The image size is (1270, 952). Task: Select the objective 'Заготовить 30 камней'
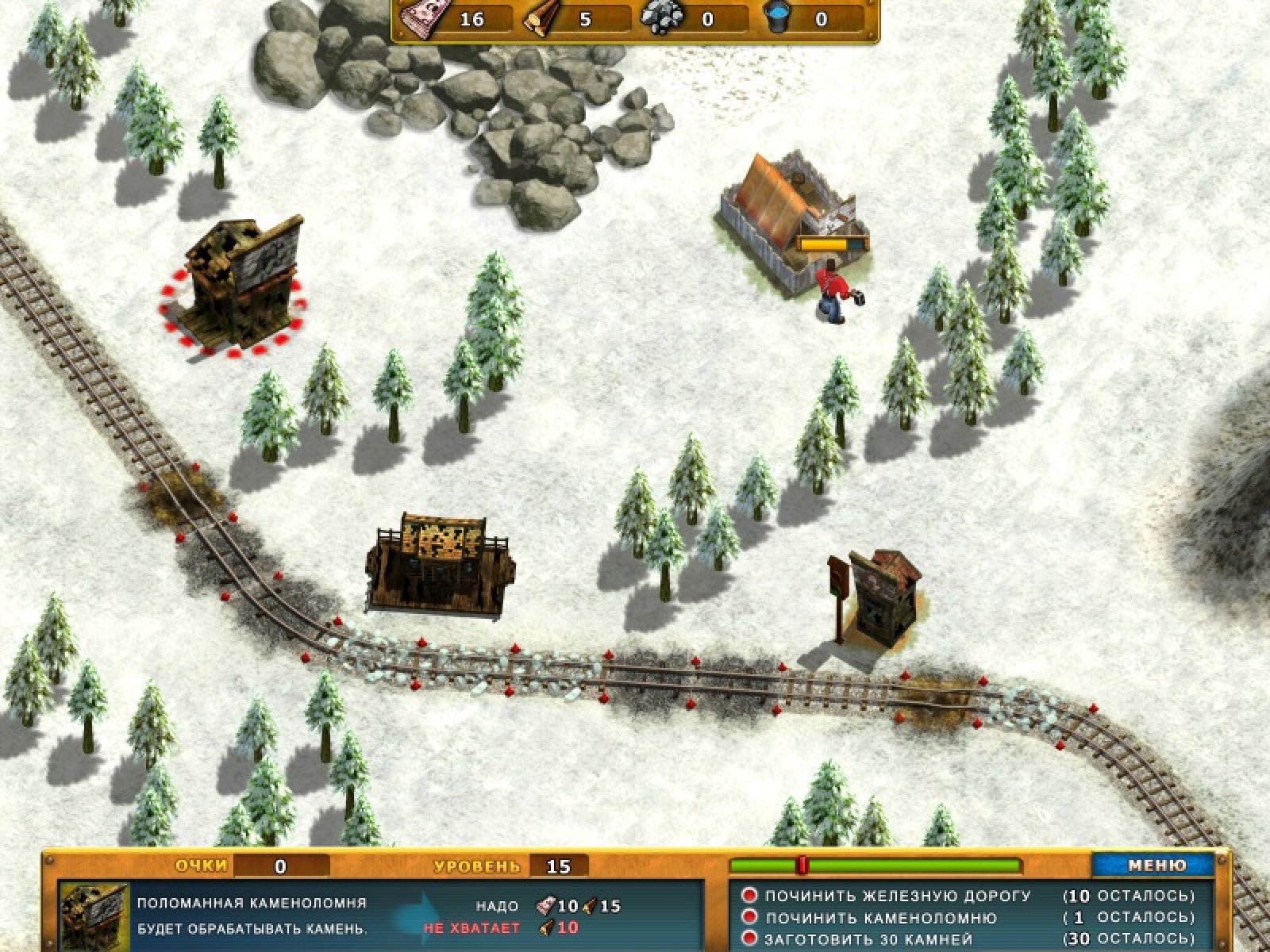868,940
